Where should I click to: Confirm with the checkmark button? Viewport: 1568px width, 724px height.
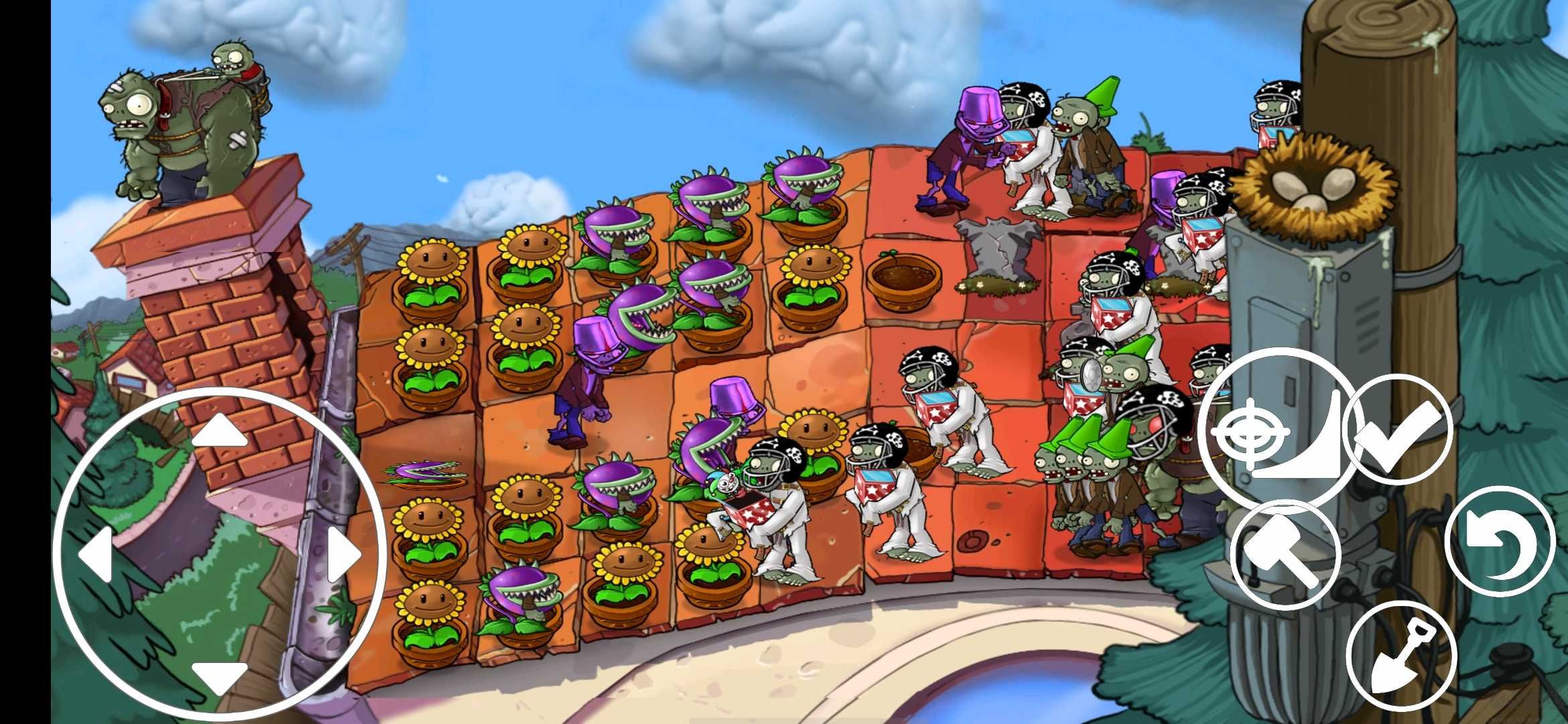click(1398, 430)
